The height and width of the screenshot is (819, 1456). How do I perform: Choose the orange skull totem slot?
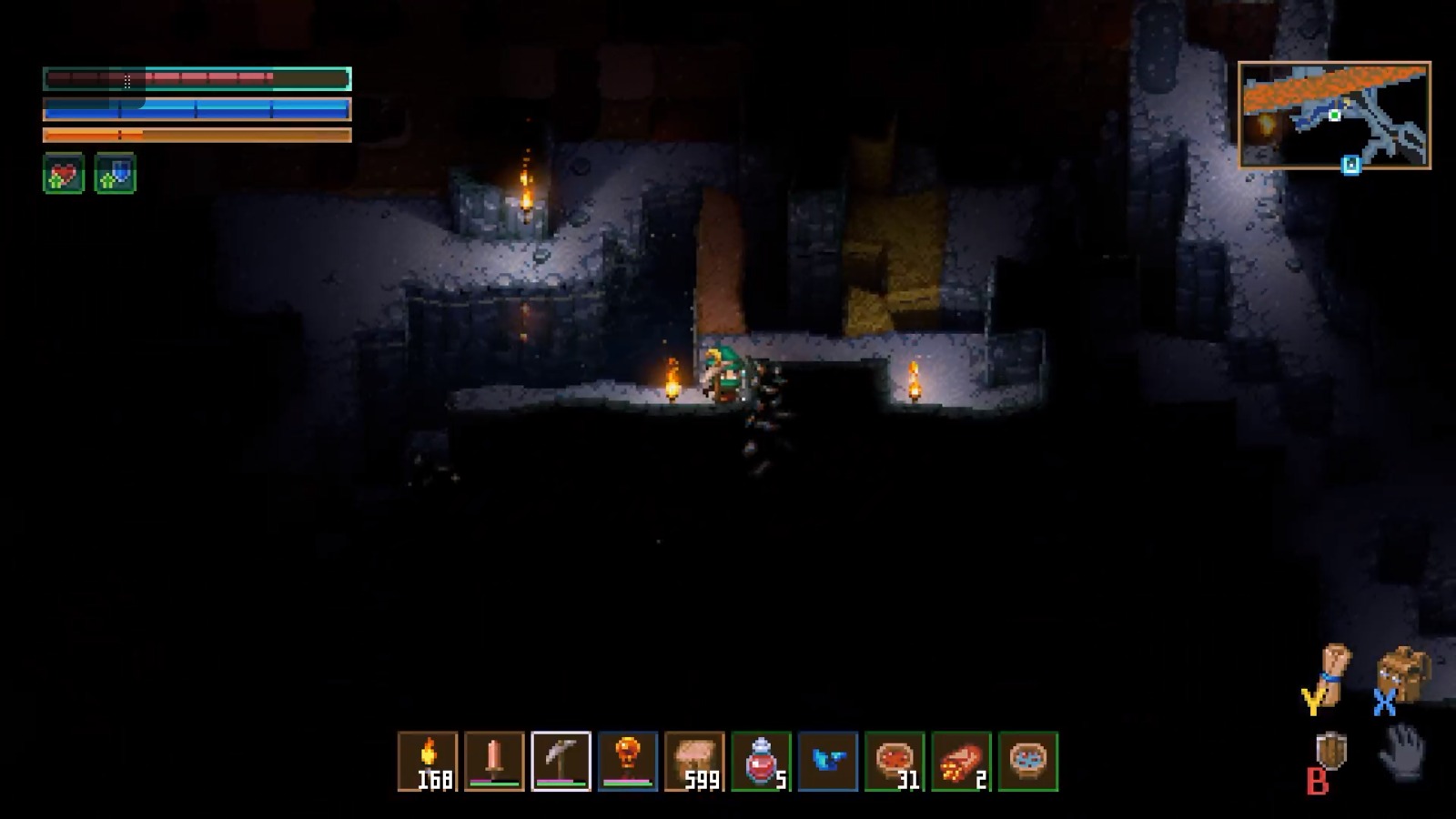pos(627,761)
